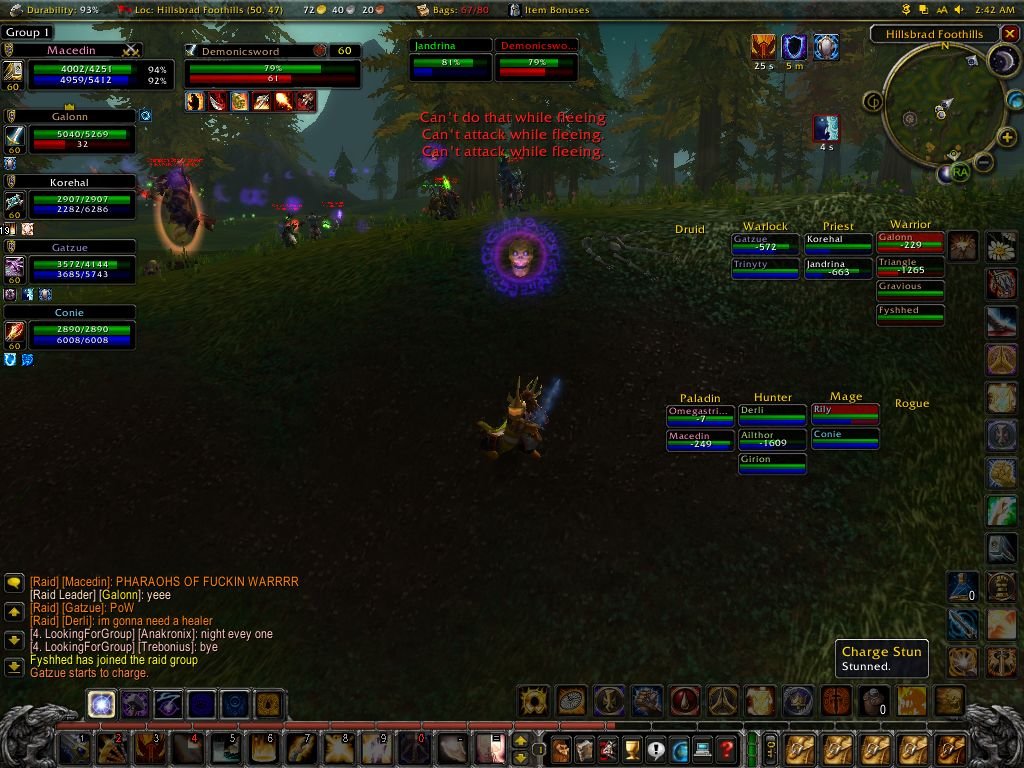1024x768 pixels.
Task: Open the red question mark help button
Action: pyautogui.click(x=726, y=748)
